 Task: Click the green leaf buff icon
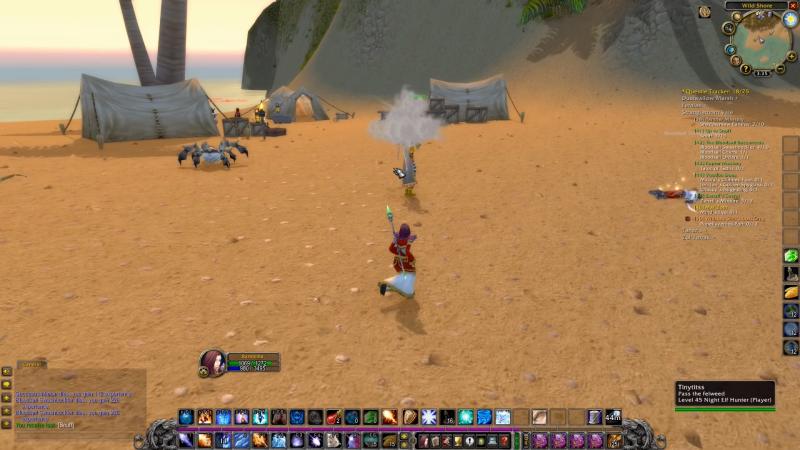coord(790,256)
